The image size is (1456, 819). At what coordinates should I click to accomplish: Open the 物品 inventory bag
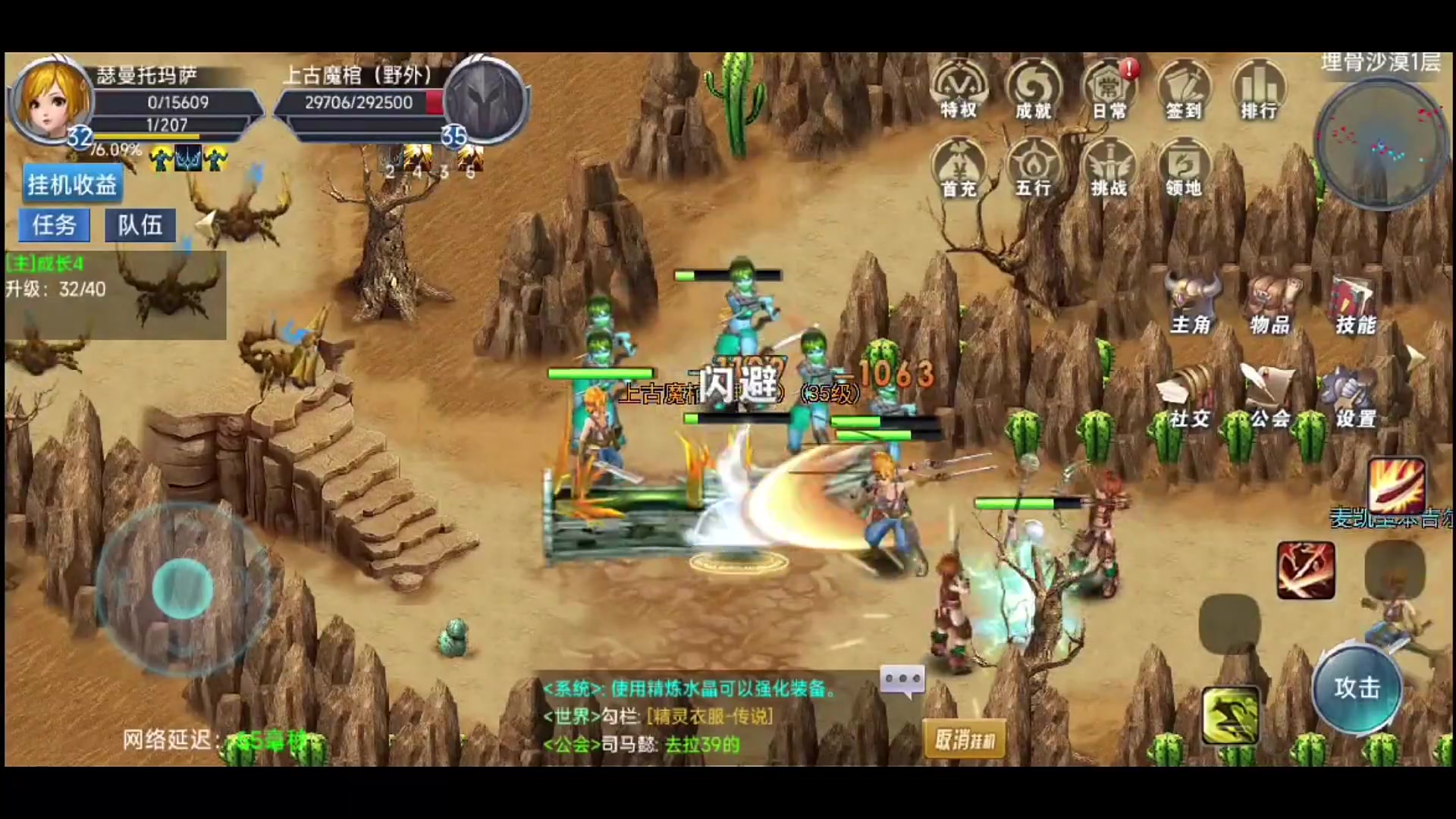point(1271,305)
